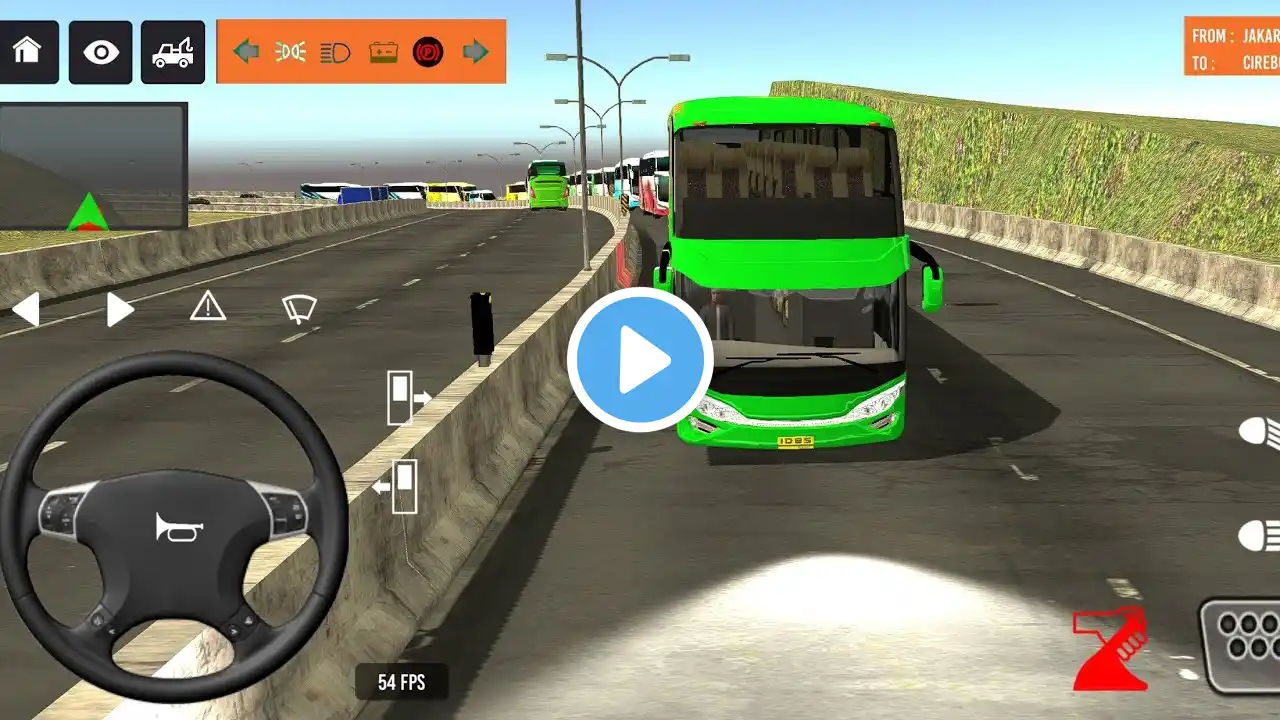Viewport: 1280px width, 720px height.
Task: Toggle the windshield wipers
Action: (299, 309)
